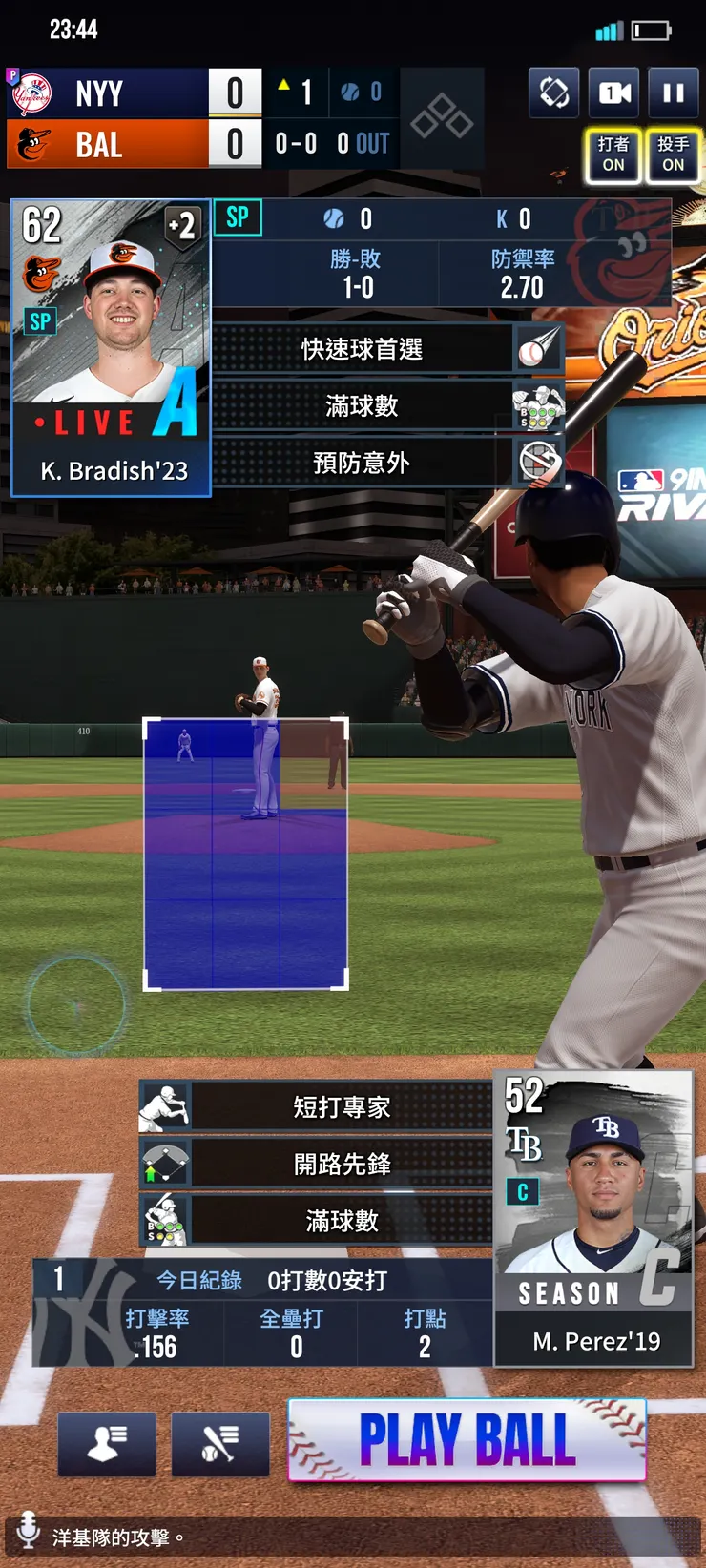Switch the camera rotation view button
Viewport: 706px width, 1568px height.
tap(553, 93)
